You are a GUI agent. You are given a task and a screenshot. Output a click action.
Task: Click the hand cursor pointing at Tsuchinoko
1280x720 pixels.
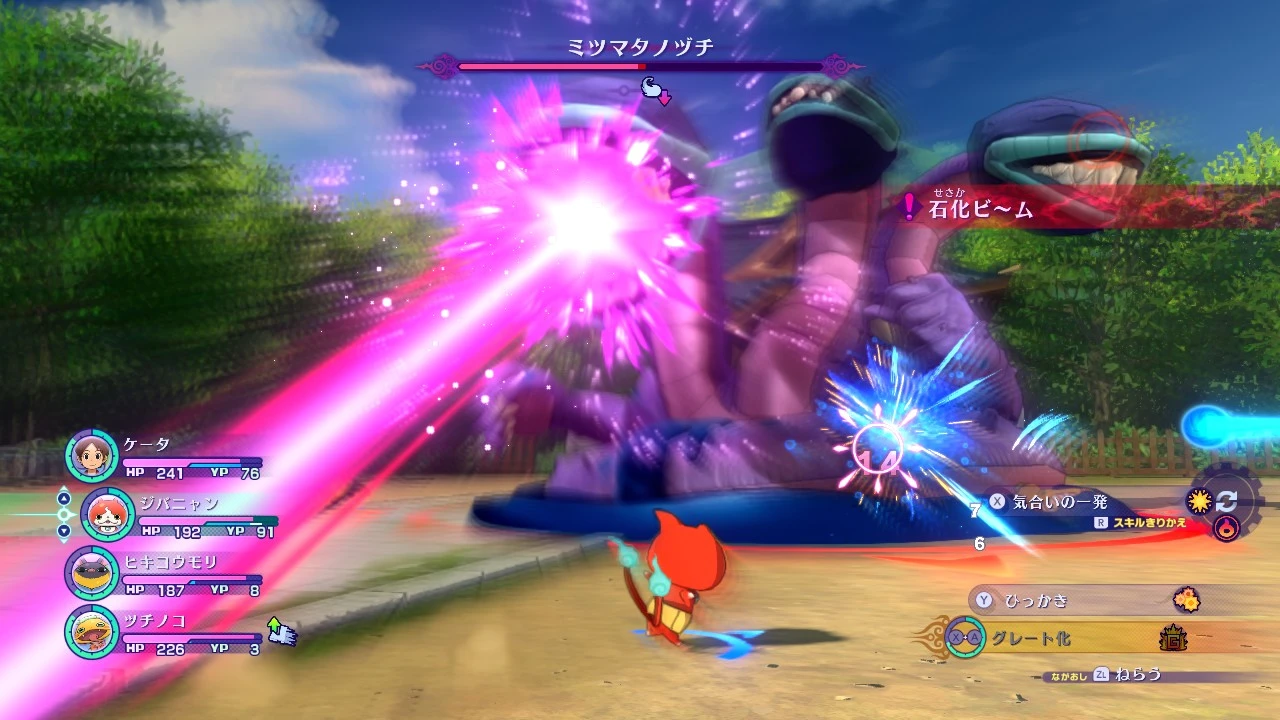(282, 631)
